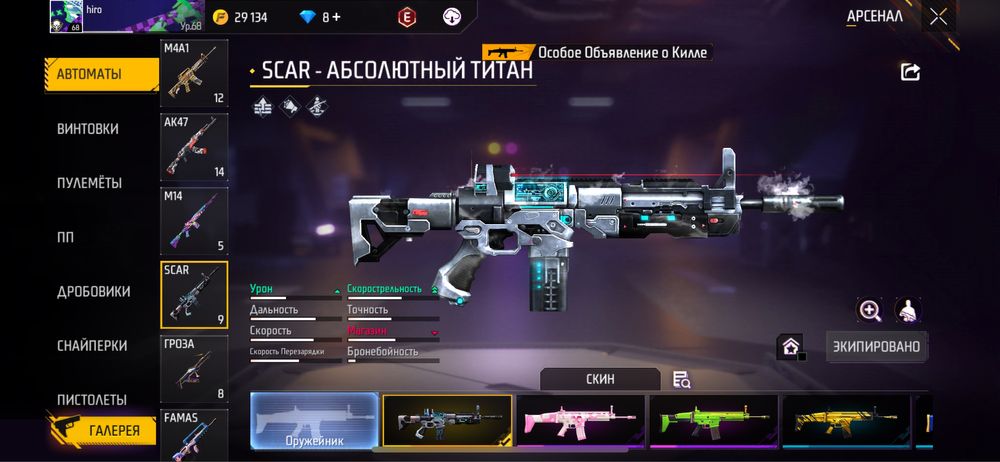
Task: Choose the Дробовики category
Action: [93, 291]
